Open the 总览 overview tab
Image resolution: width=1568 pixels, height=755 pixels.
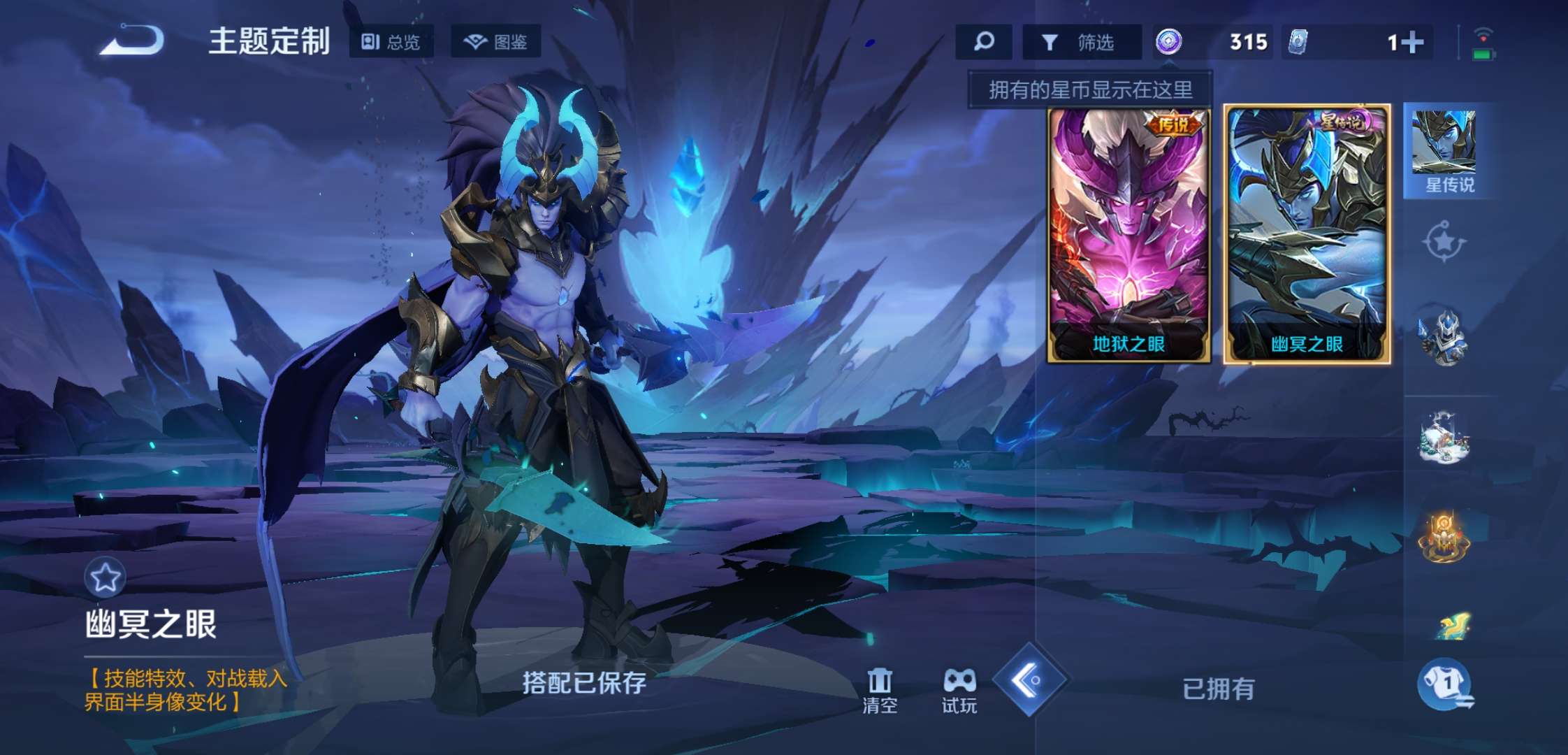click(x=391, y=42)
